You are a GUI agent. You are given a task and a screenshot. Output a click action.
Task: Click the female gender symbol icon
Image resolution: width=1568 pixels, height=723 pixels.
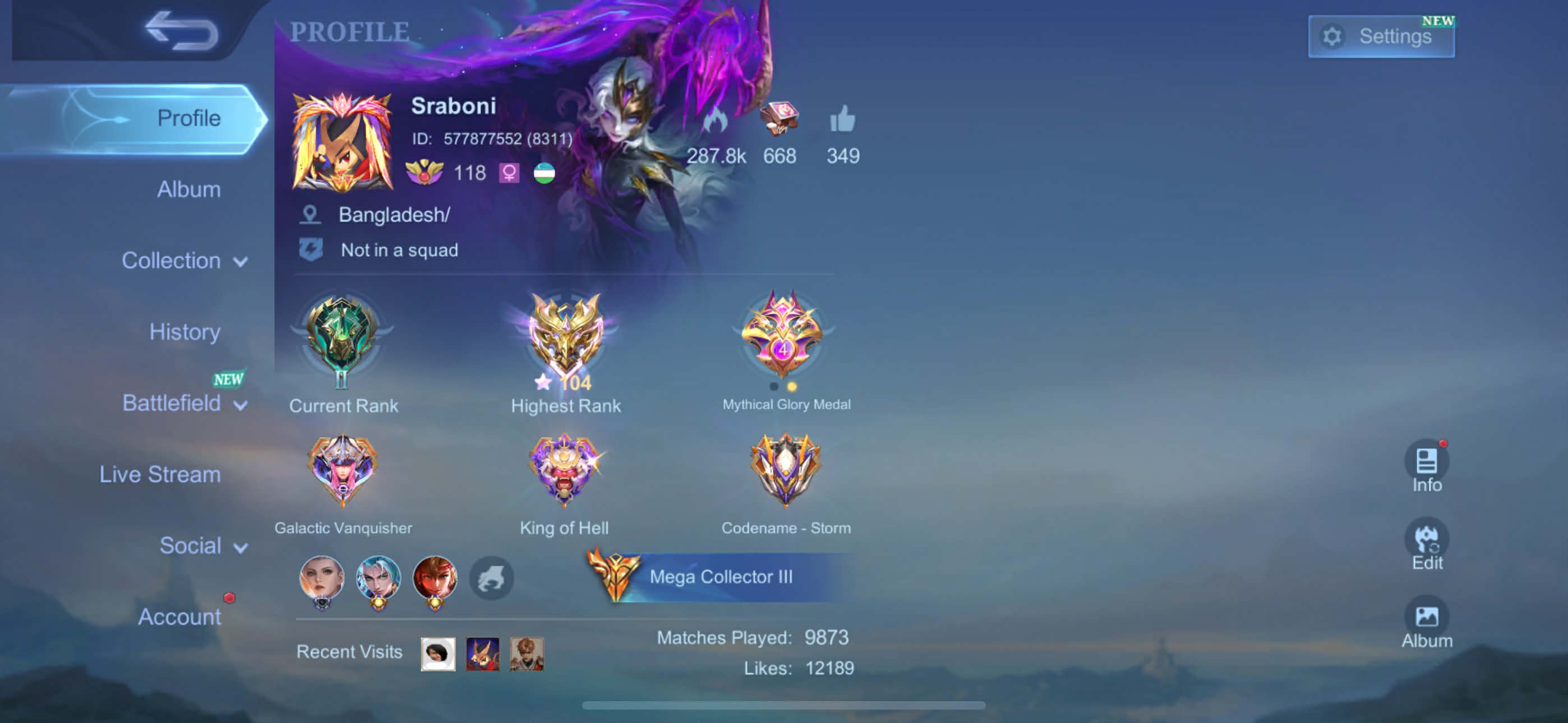tap(509, 173)
